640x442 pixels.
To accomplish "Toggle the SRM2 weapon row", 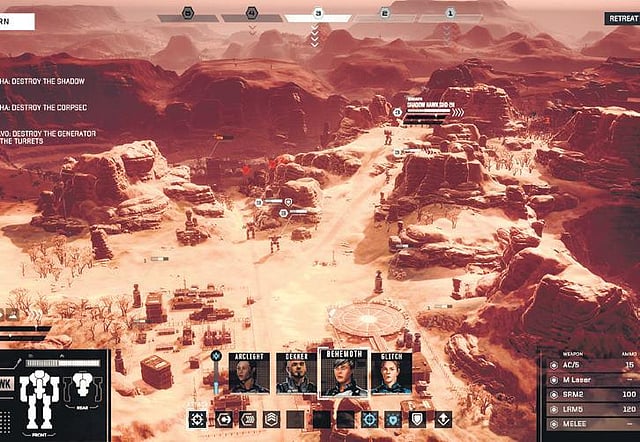I will click(590, 396).
